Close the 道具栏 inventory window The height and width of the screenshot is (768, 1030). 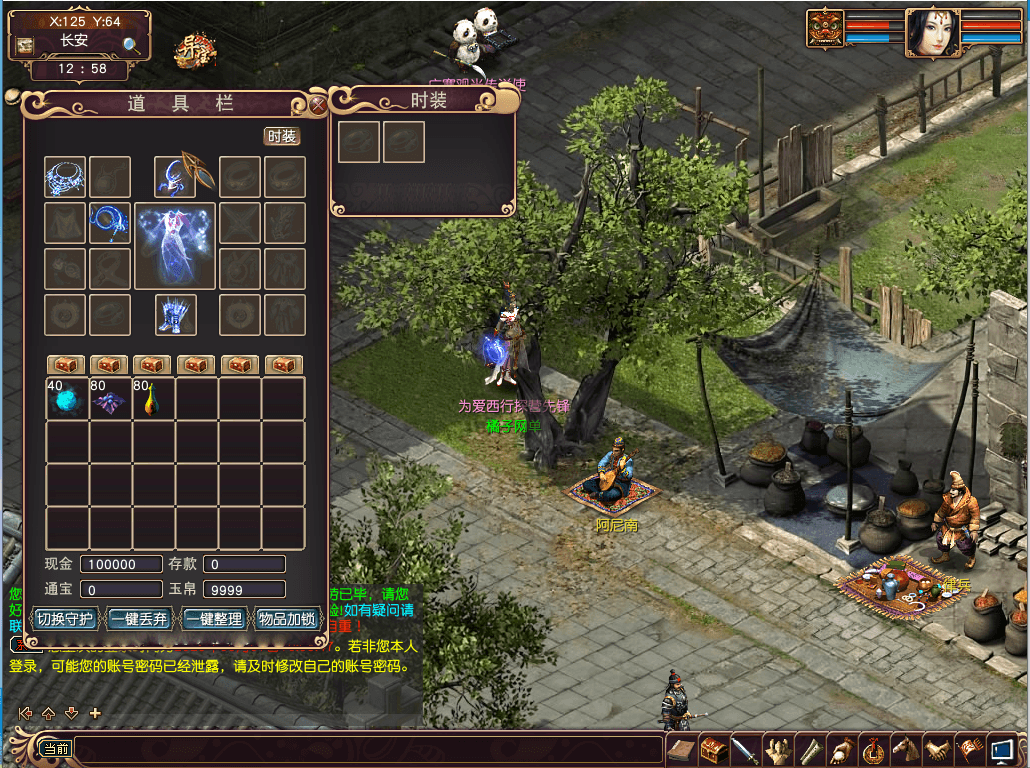318,102
